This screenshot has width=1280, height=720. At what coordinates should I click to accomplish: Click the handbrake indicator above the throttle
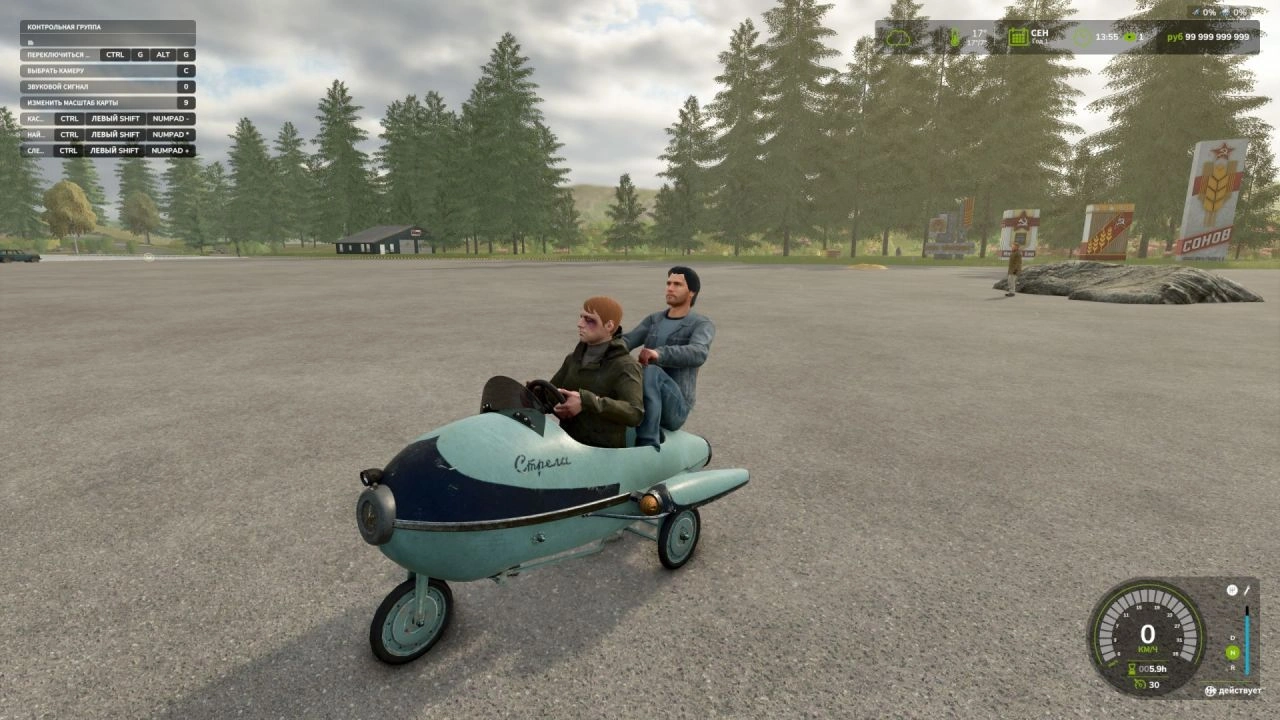[x=1231, y=590]
